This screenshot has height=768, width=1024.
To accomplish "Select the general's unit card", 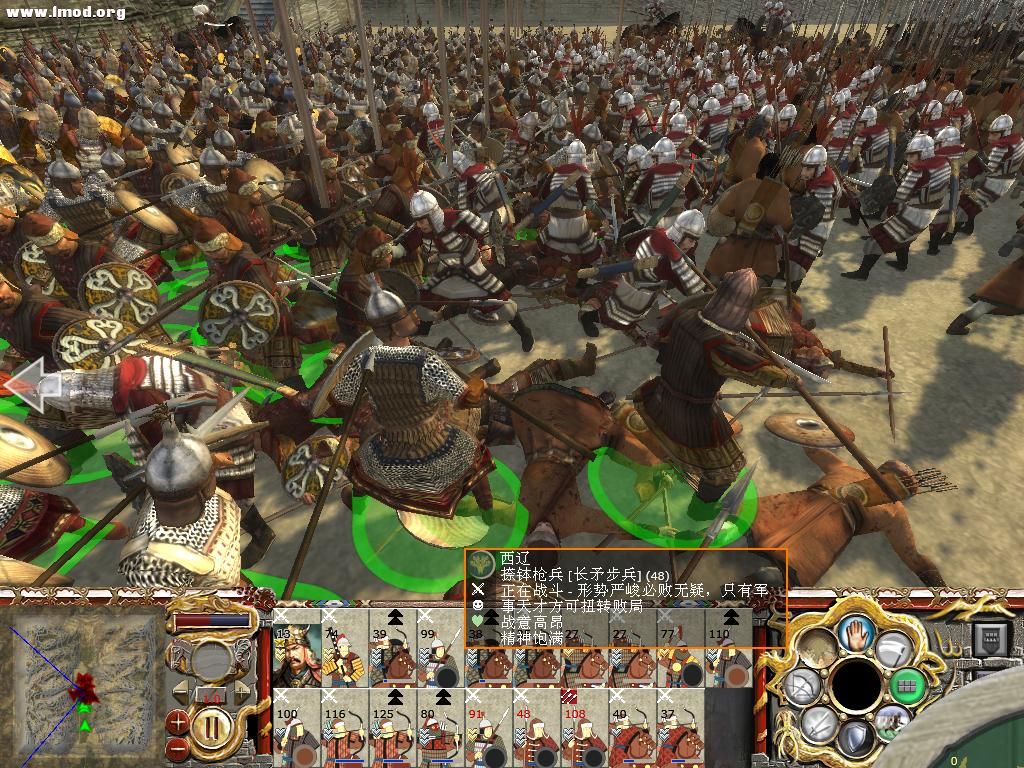I will coord(297,652).
